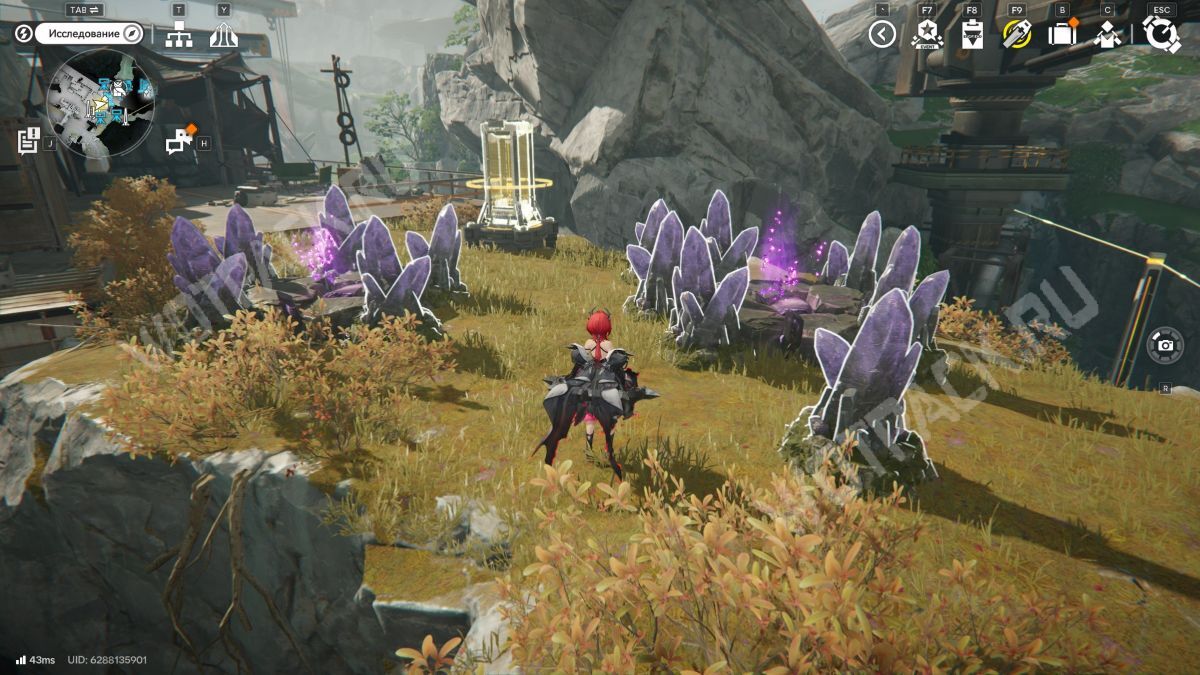Open the triple-arrow road icon

pyautogui.click(x=223, y=35)
